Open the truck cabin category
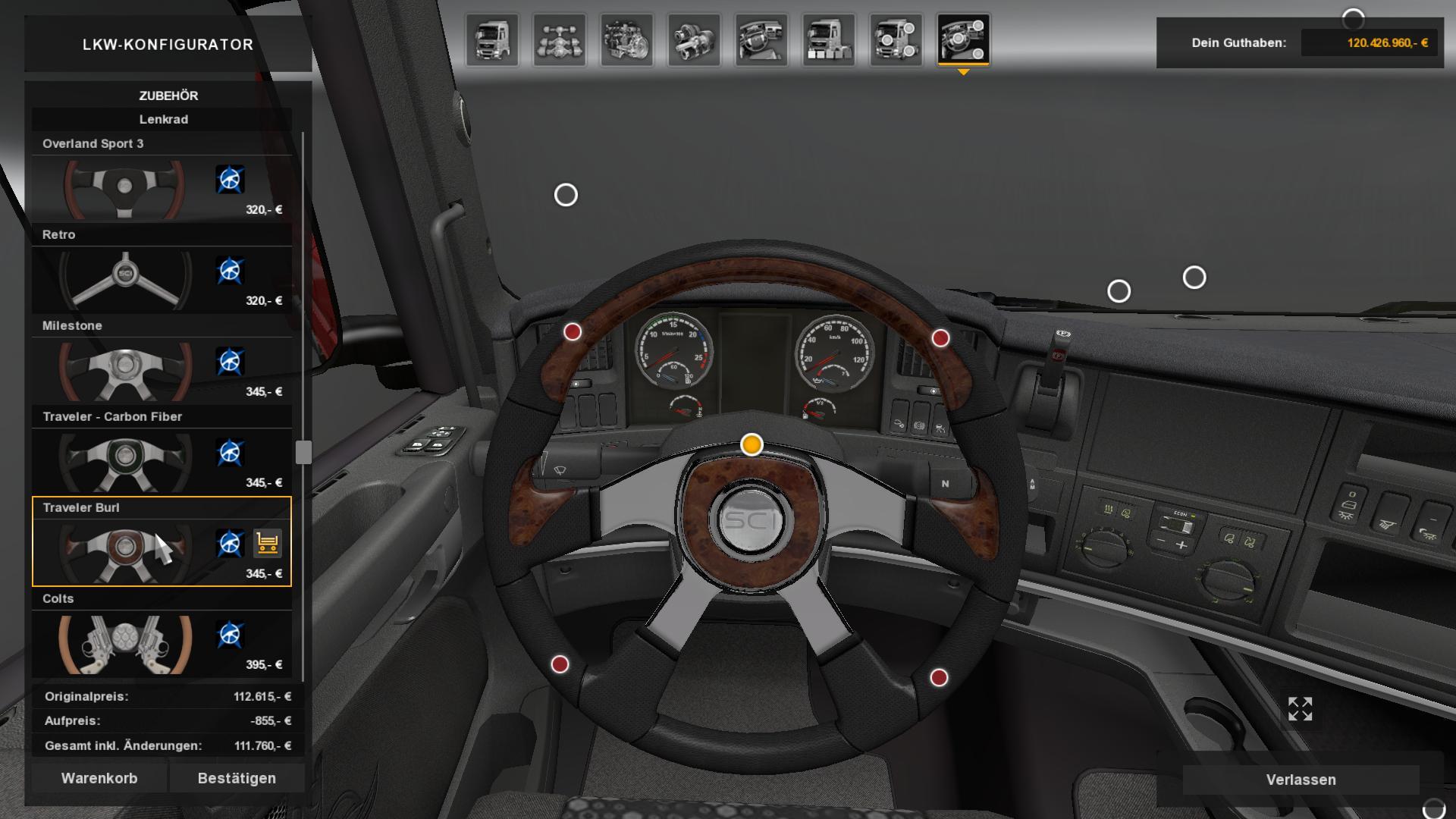The width and height of the screenshot is (1456, 819). [x=492, y=39]
